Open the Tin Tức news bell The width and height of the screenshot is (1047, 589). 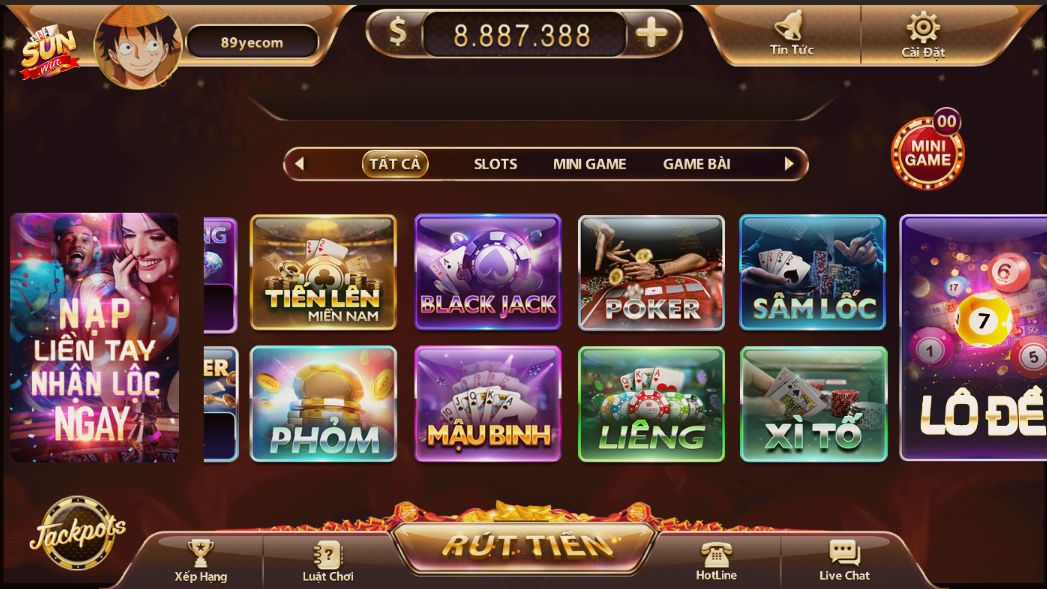tap(790, 31)
